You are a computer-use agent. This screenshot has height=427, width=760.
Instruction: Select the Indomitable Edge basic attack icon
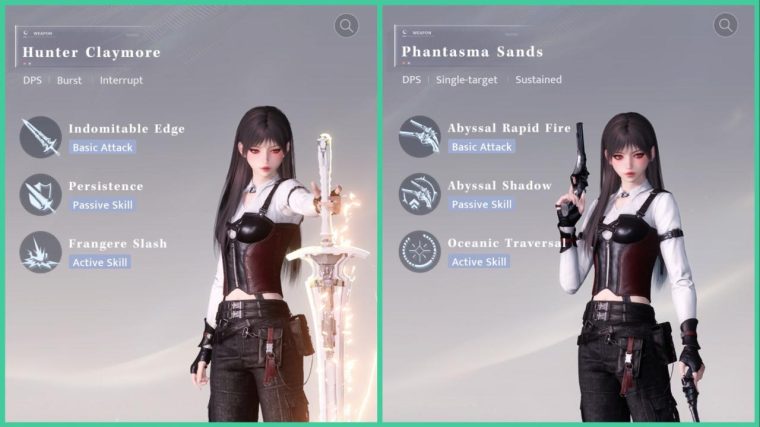tap(40, 137)
